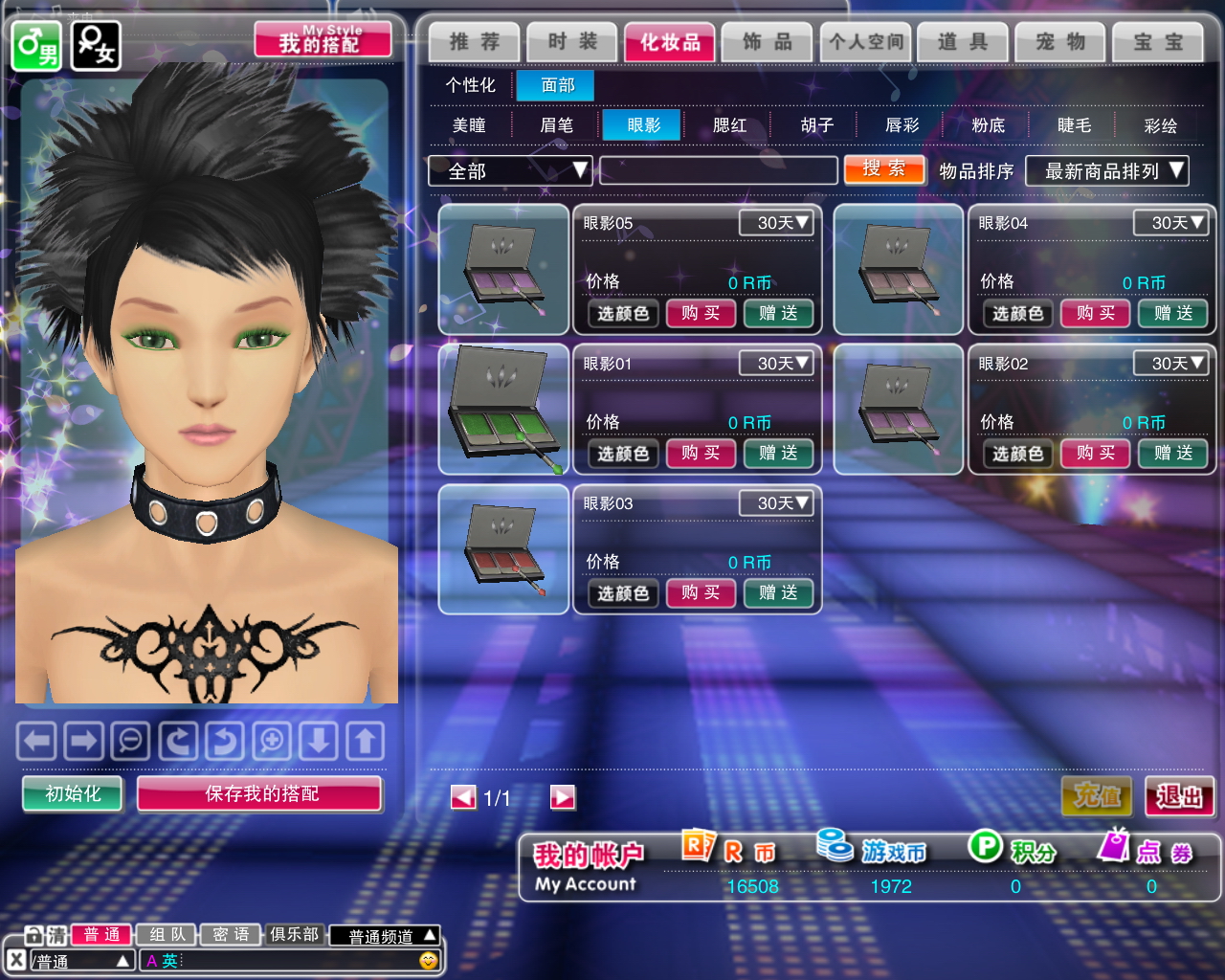Reset the look with 初始化 button
This screenshot has width=1225, height=980.
point(73,793)
